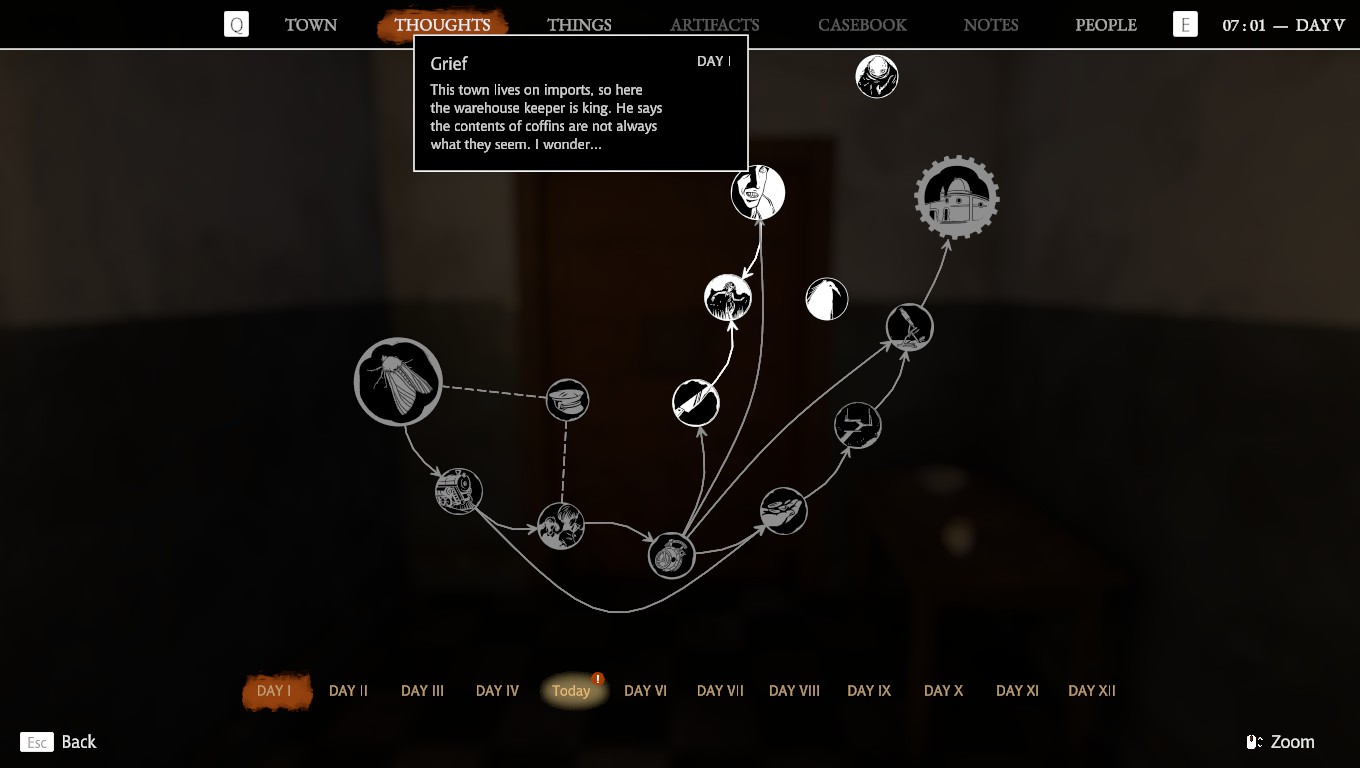Select Day II on the timeline
This screenshot has width=1360, height=768.
pos(348,691)
